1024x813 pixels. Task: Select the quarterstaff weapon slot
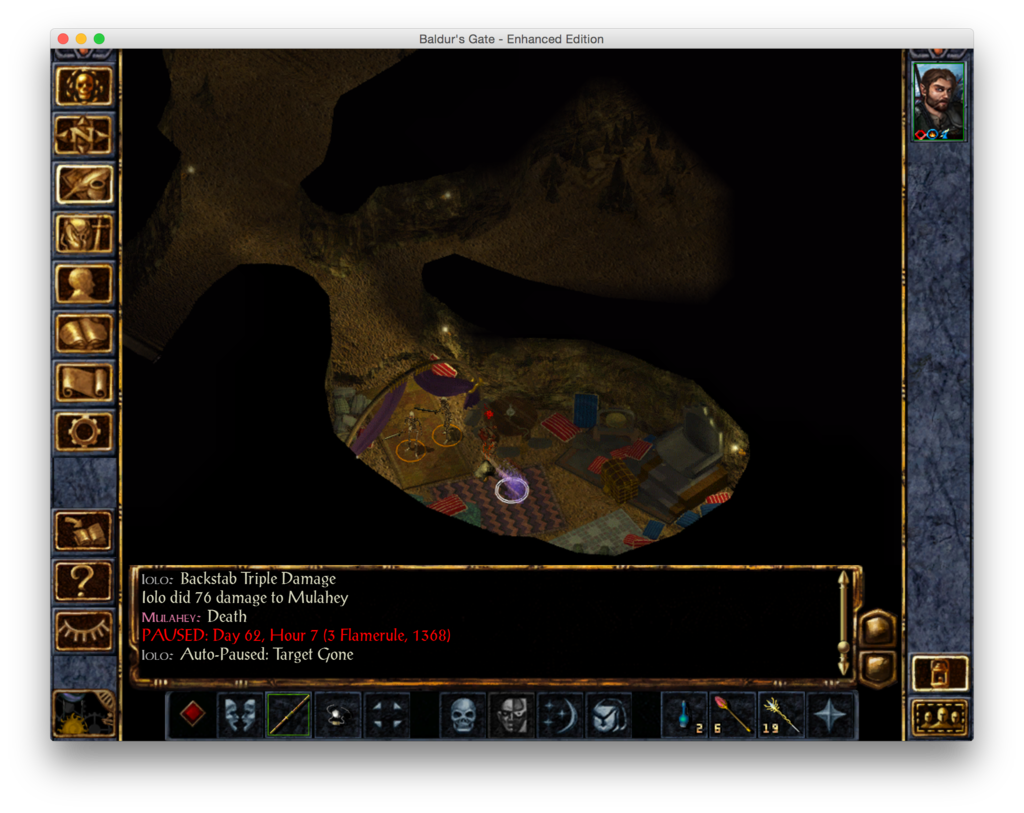(289, 715)
